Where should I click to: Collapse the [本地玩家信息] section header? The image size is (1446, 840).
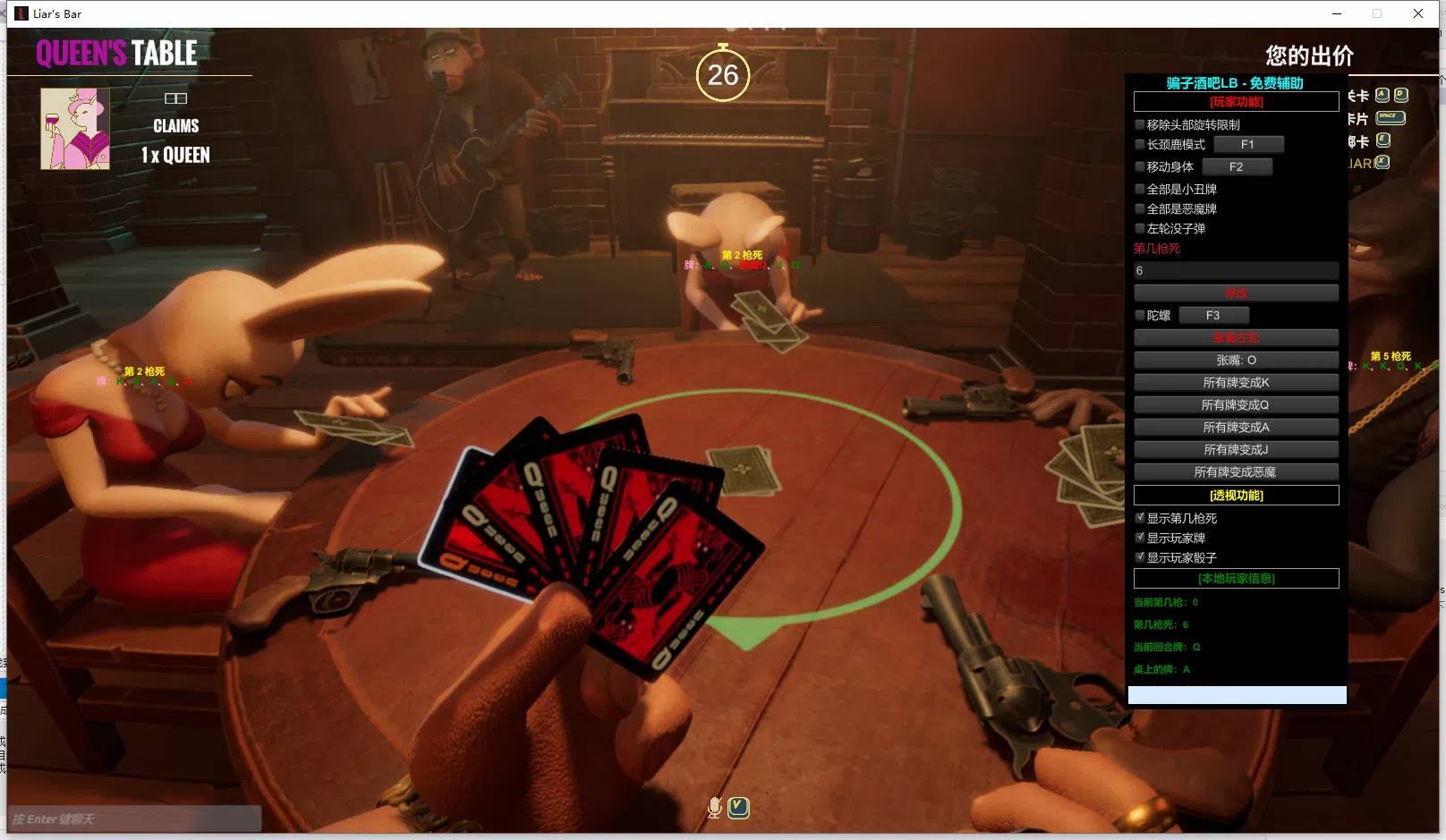(1236, 578)
